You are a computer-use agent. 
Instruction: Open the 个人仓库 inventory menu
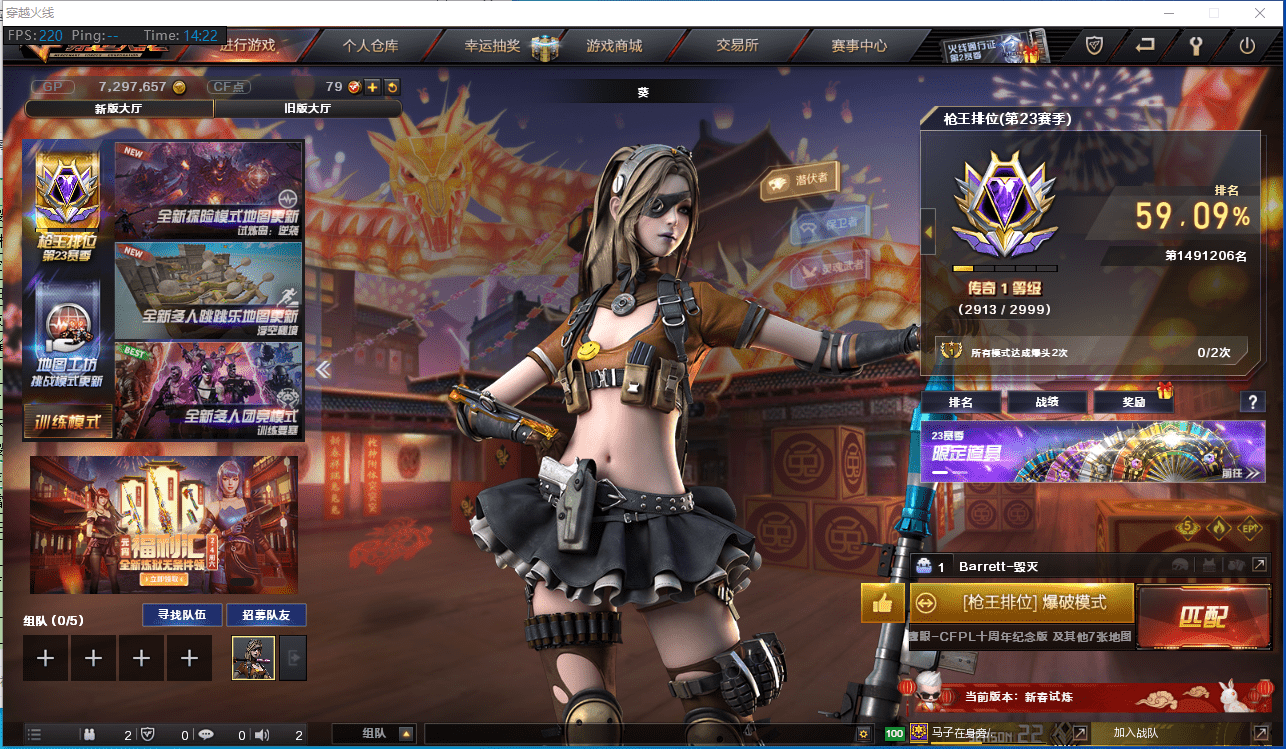click(370, 45)
